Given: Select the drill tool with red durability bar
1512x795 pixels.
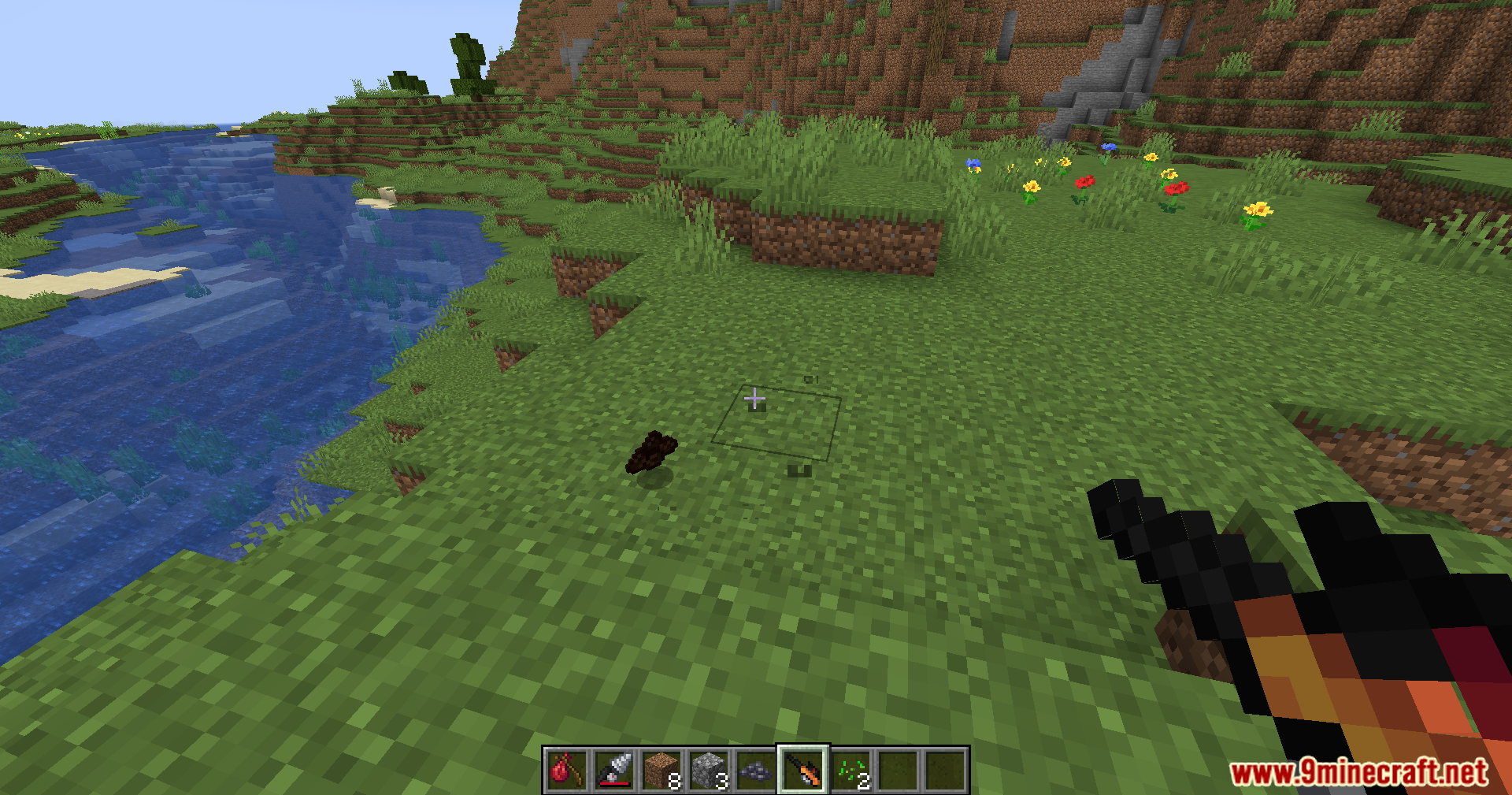Looking at the screenshot, I should tap(613, 770).
